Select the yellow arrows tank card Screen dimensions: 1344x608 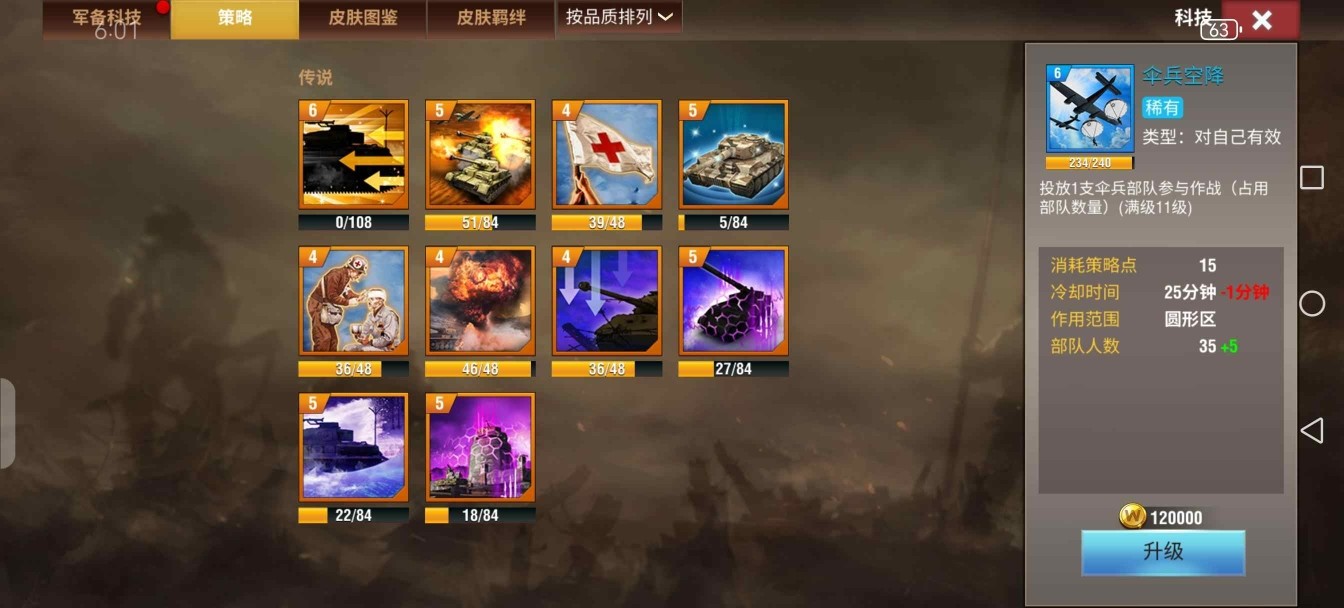(354, 155)
